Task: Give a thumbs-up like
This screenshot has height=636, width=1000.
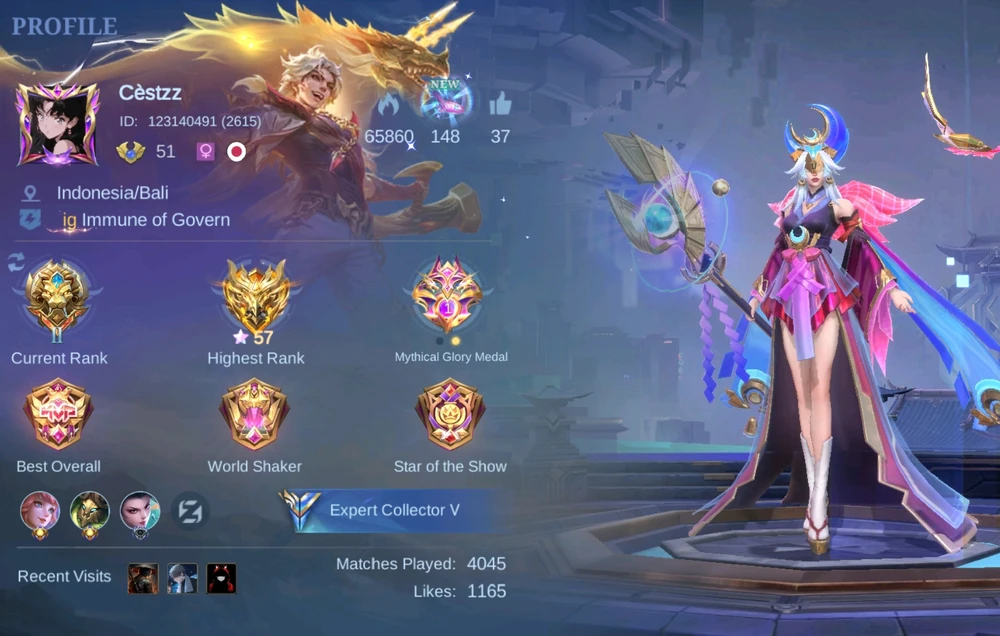Action: tap(500, 103)
